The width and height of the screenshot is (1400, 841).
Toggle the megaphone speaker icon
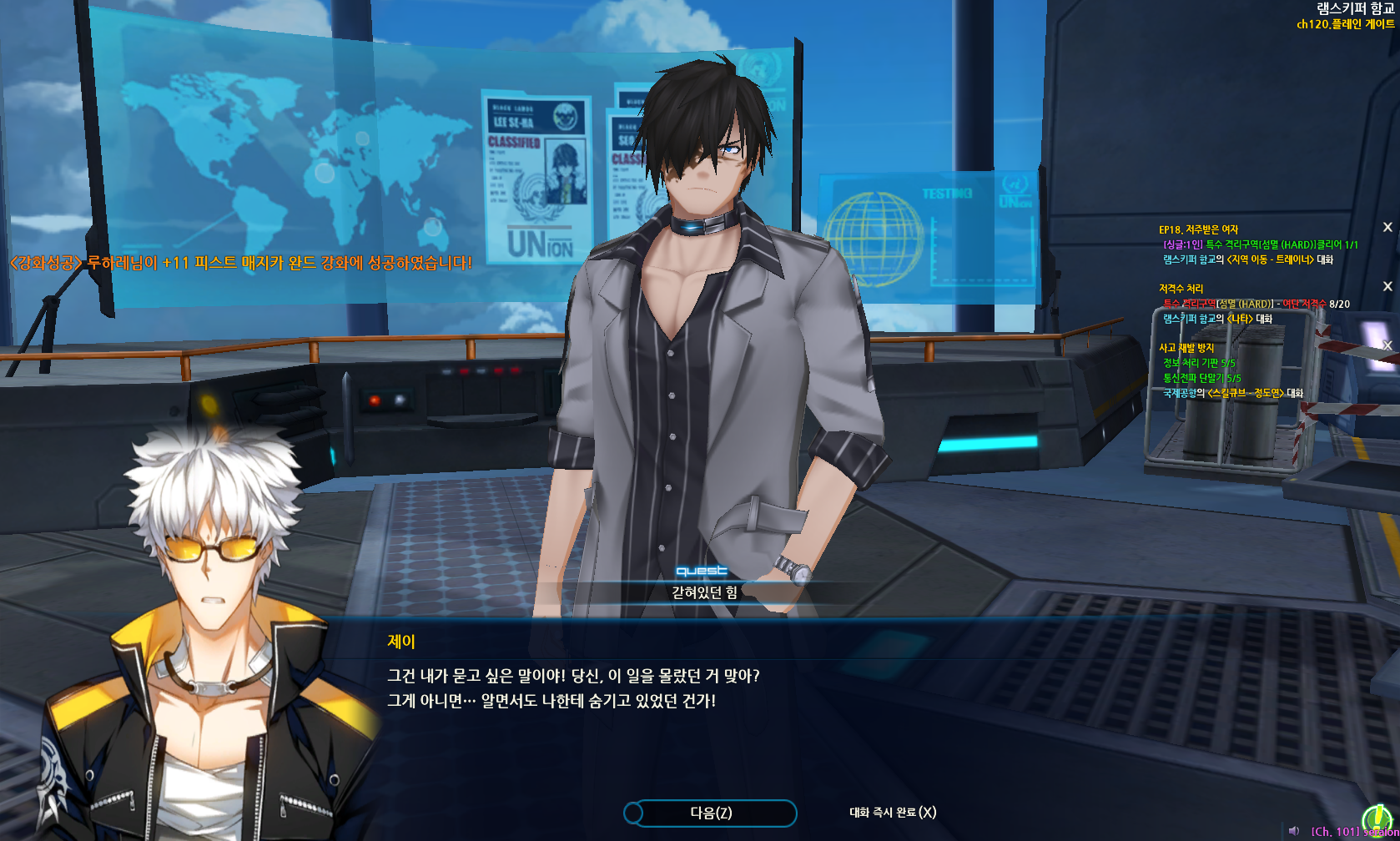(1294, 831)
